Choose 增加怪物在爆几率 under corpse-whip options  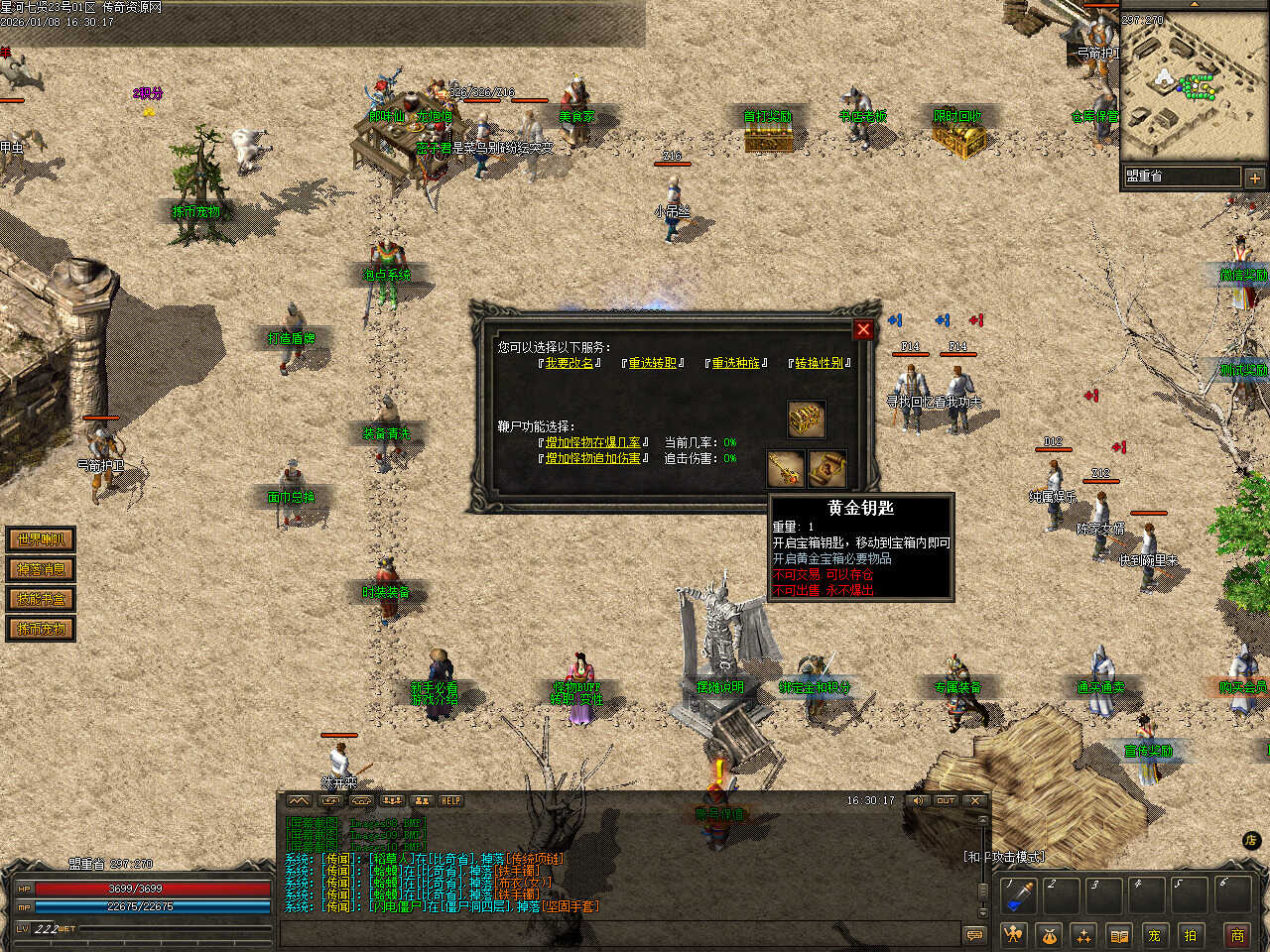coord(592,442)
